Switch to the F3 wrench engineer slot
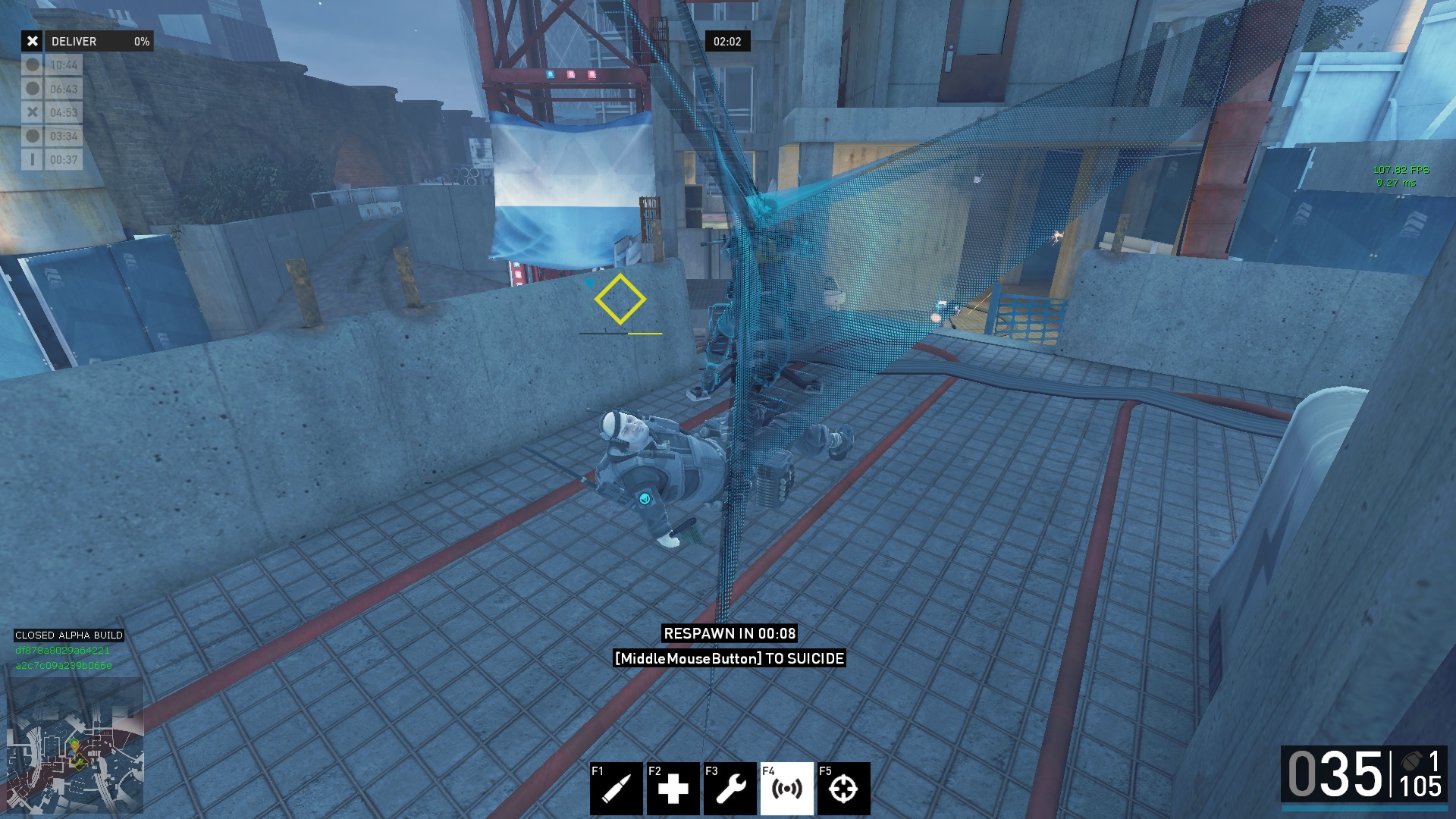1456x819 pixels. pyautogui.click(x=730, y=789)
